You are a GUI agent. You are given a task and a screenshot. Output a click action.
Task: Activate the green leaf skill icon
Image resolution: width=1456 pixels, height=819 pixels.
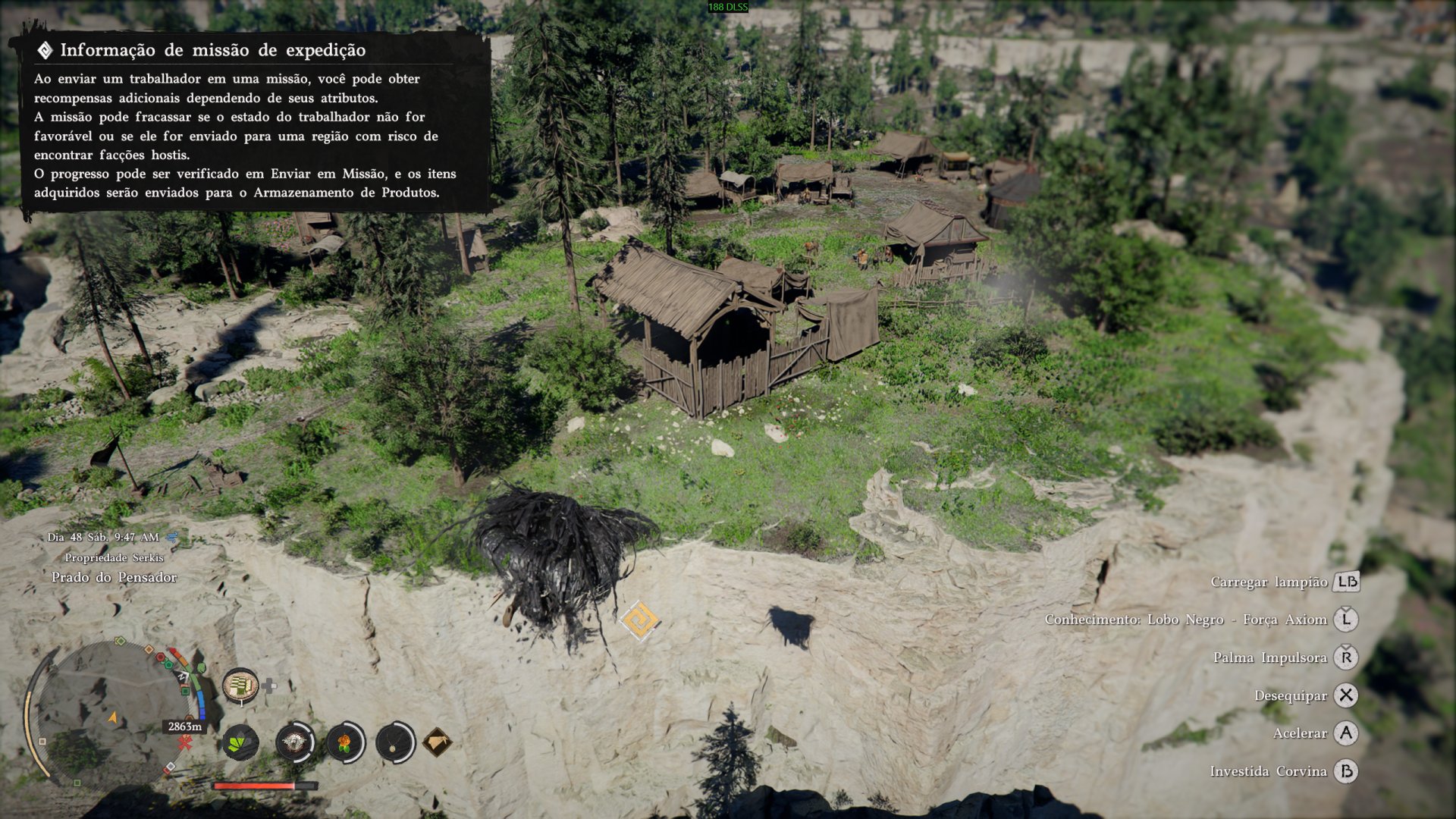(240, 742)
